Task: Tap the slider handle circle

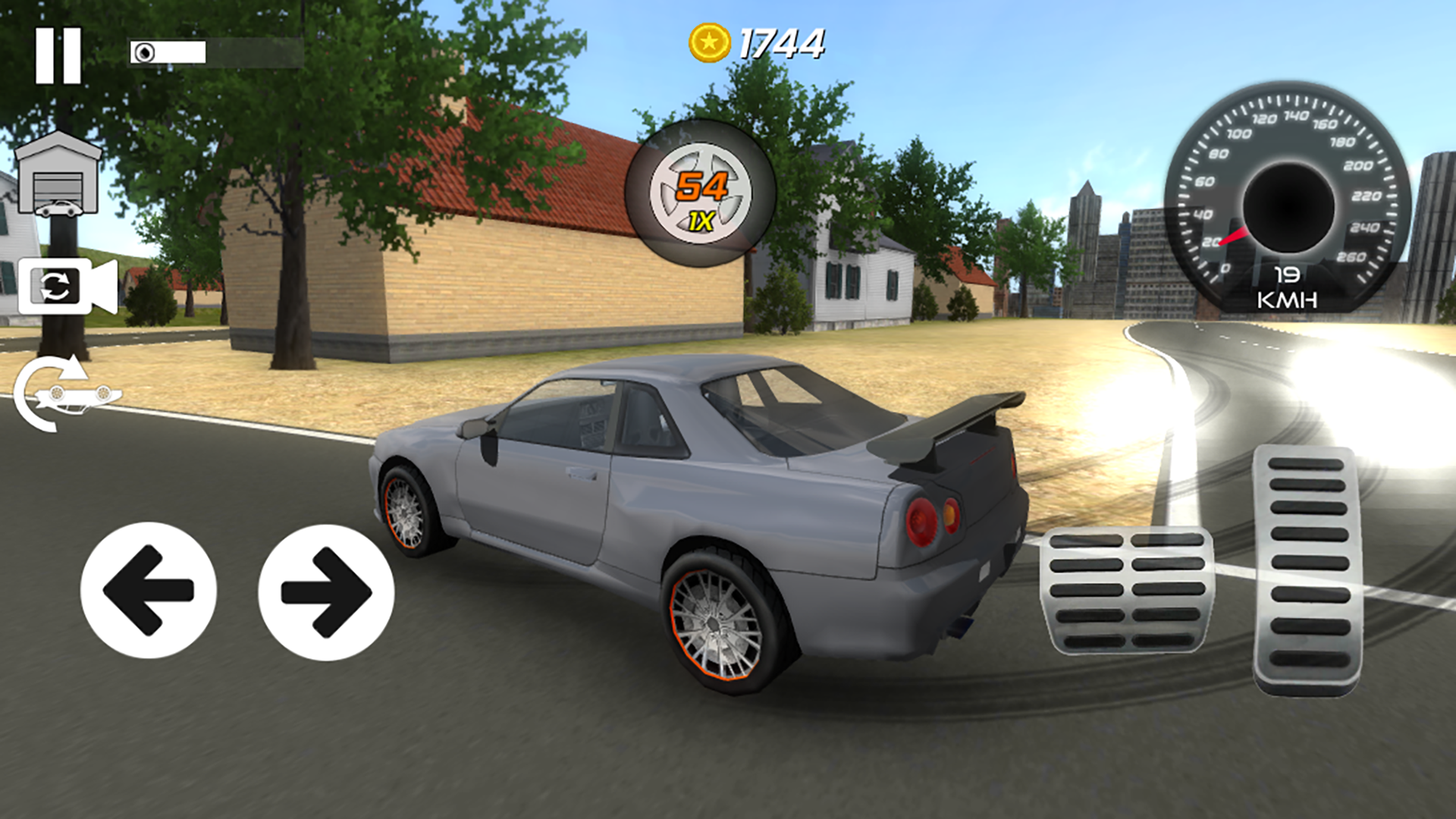Action: (x=145, y=51)
